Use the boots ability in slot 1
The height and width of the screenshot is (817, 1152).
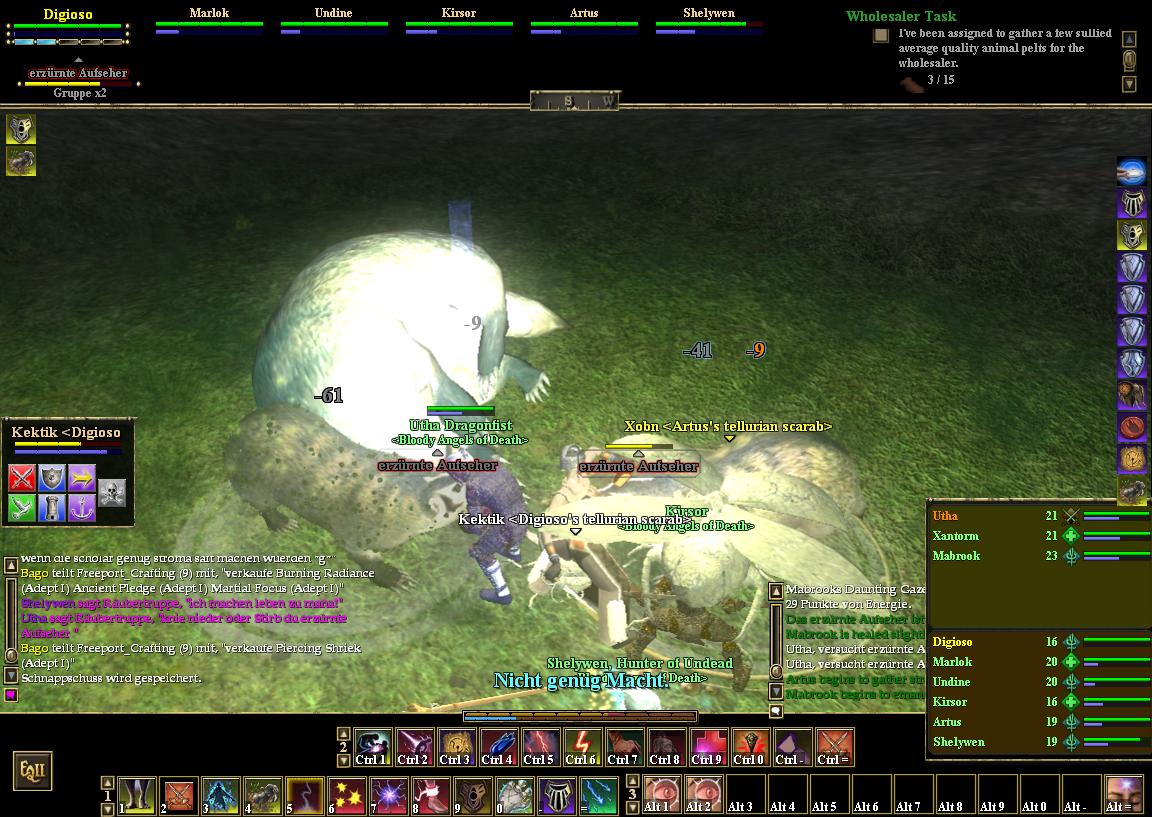[x=137, y=796]
